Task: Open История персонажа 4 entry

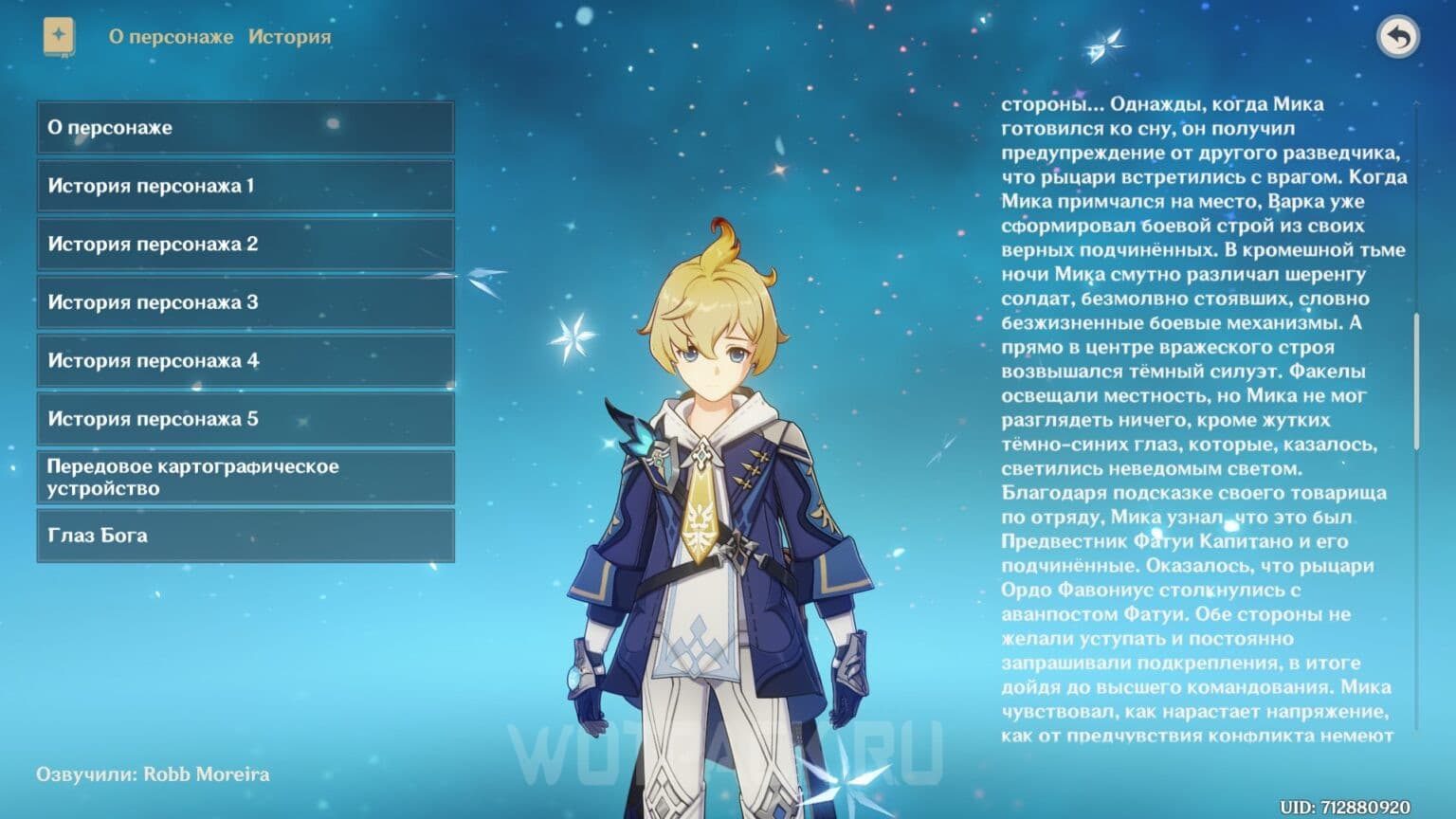Action: (x=245, y=360)
